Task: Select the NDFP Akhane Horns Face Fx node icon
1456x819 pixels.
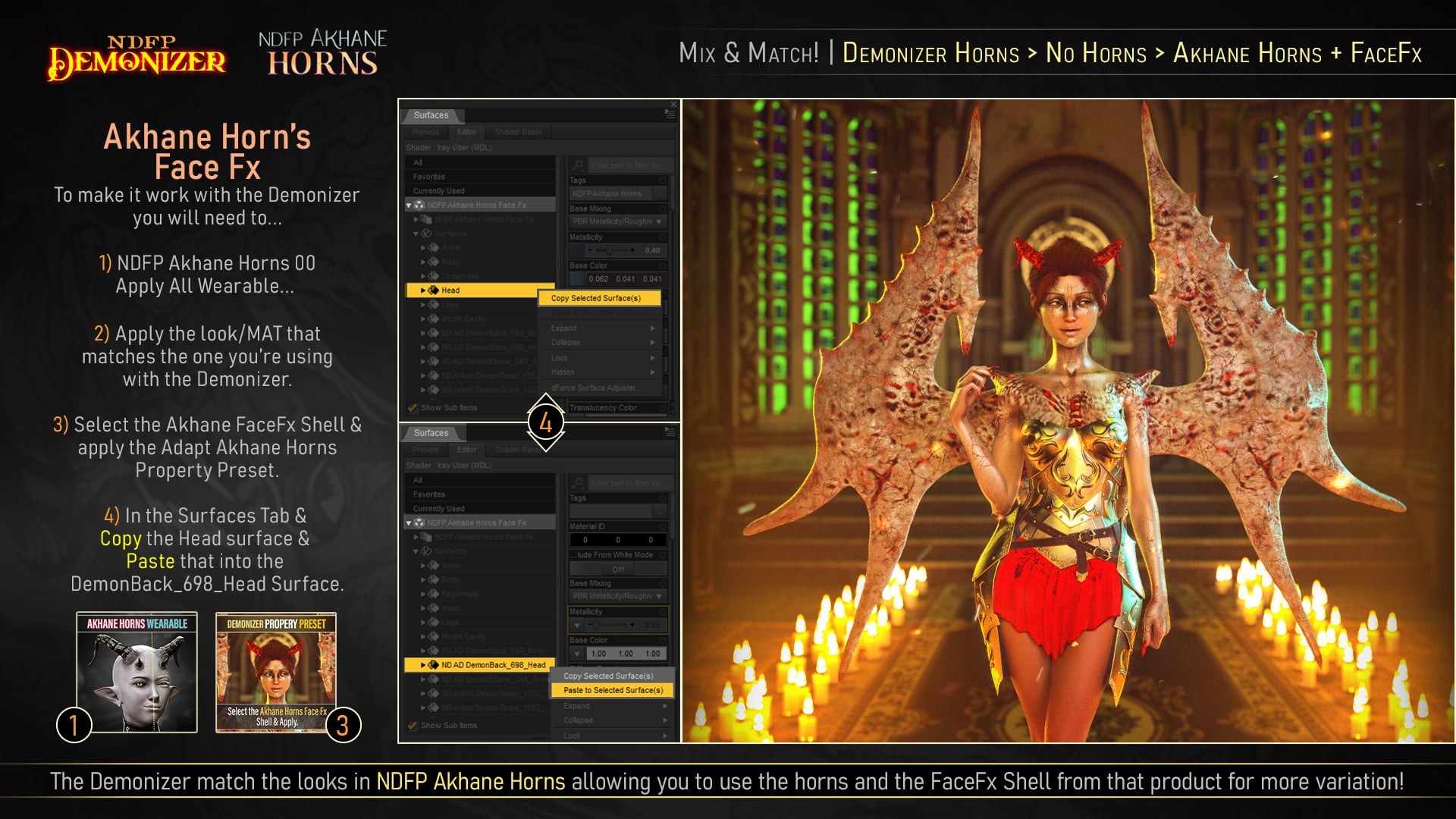Action: pos(419,205)
